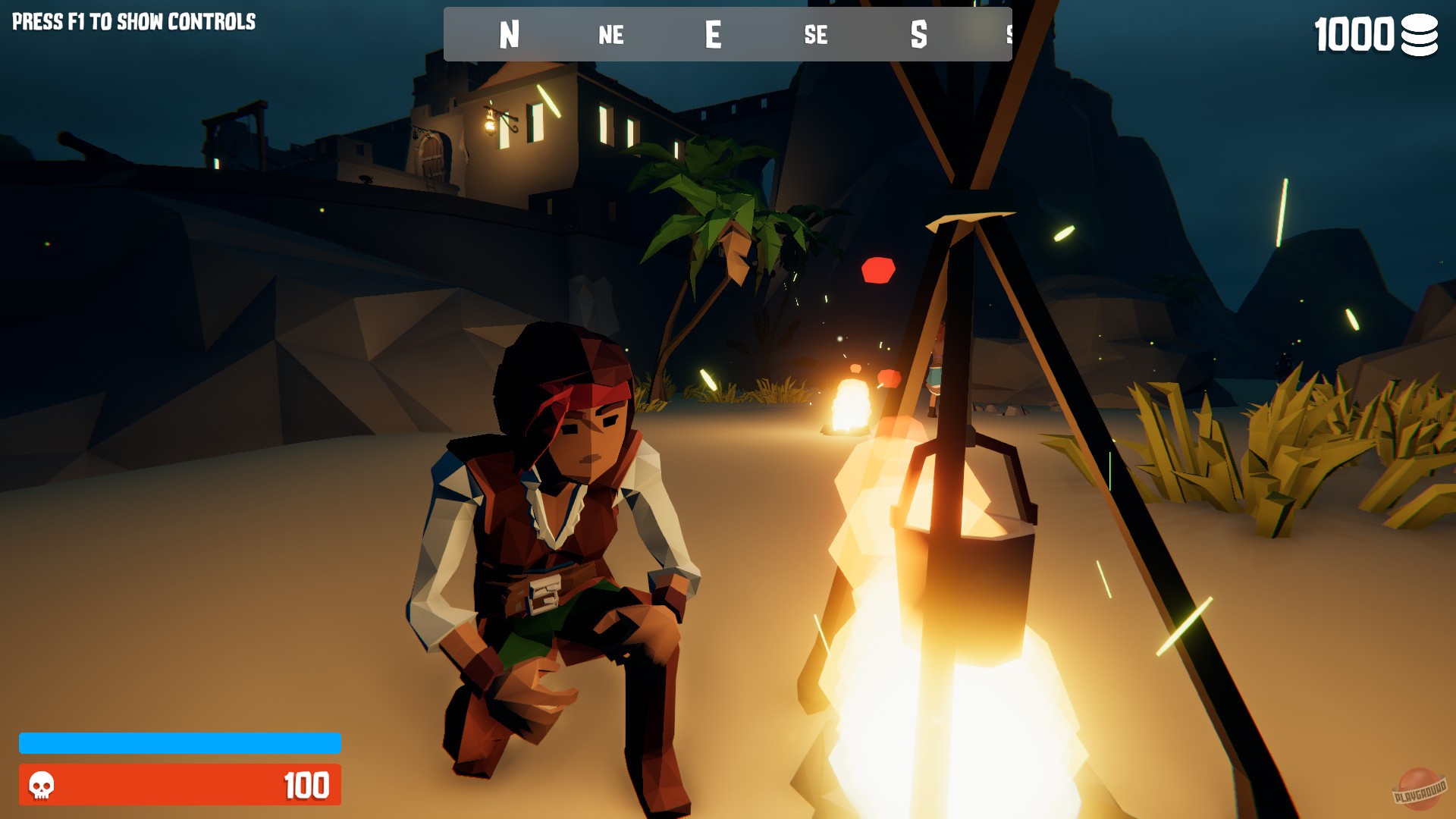Click the bold E on the compass strip

point(713,34)
